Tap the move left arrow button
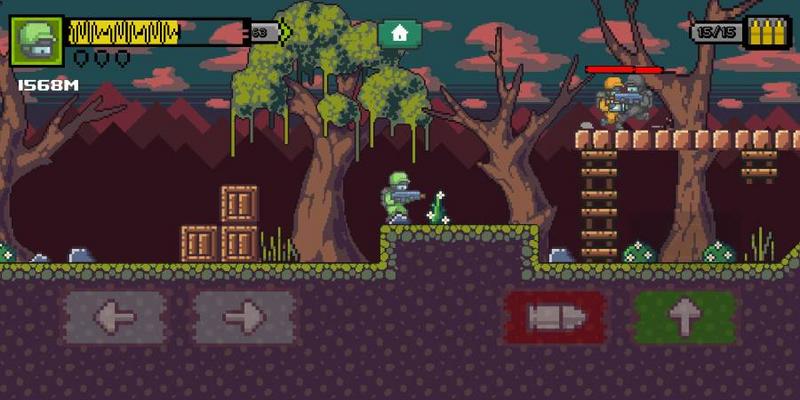This screenshot has width=800, height=400. (115, 318)
